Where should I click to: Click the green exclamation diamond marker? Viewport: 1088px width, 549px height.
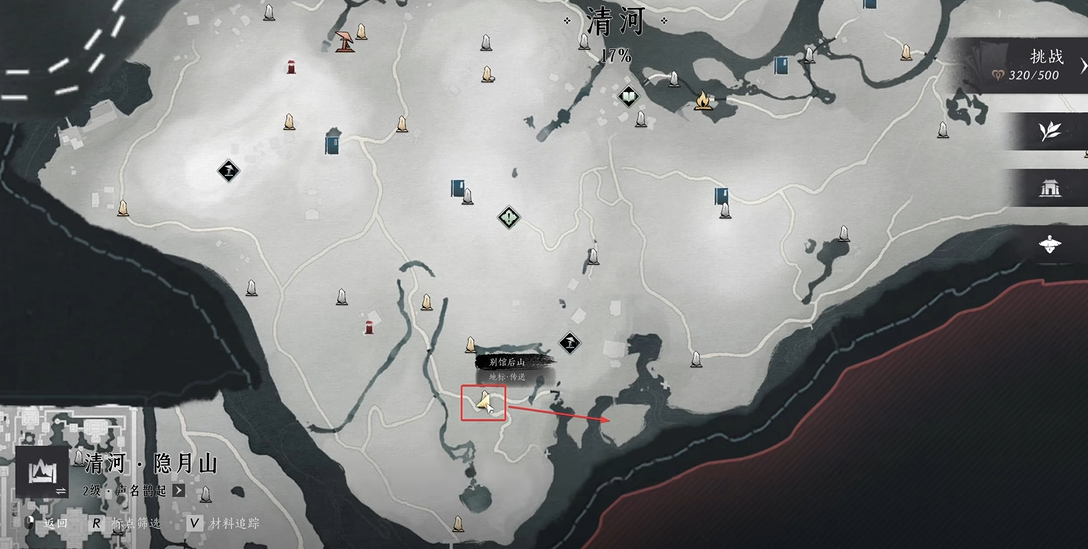pyautogui.click(x=510, y=217)
